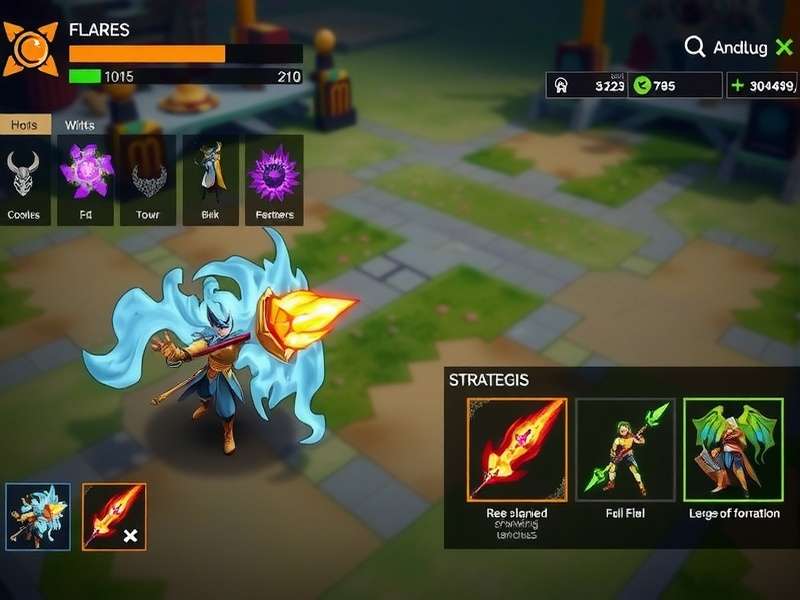Viewport: 800px width, 600px height.
Task: Choose the Tour necklace slot
Action: click(147, 178)
